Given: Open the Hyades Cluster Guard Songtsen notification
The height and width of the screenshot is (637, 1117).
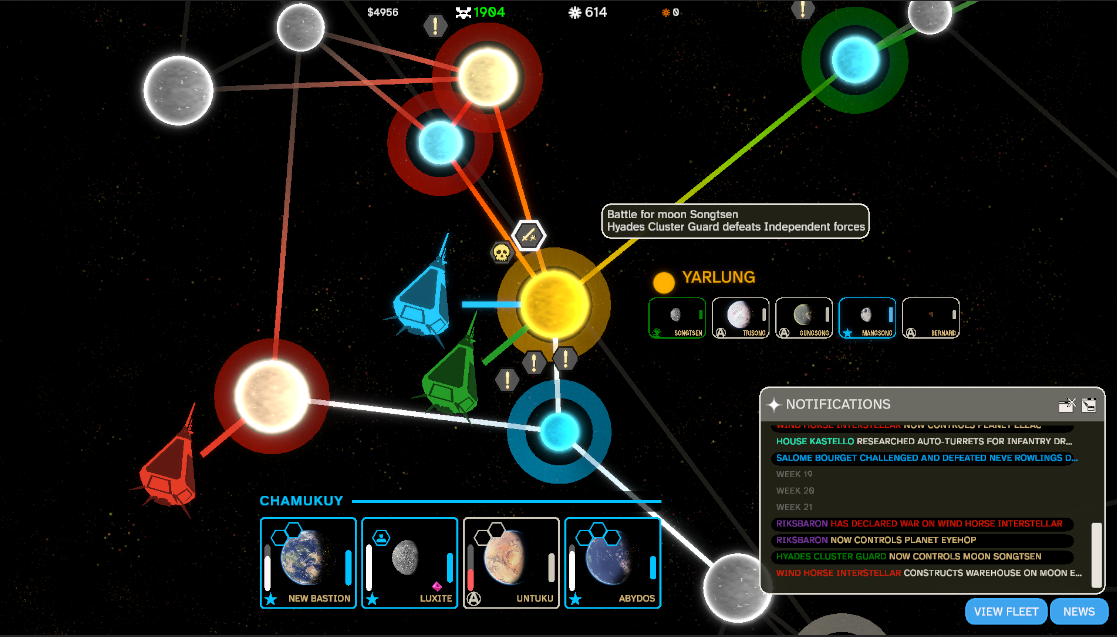Looking at the screenshot, I should [x=923, y=556].
